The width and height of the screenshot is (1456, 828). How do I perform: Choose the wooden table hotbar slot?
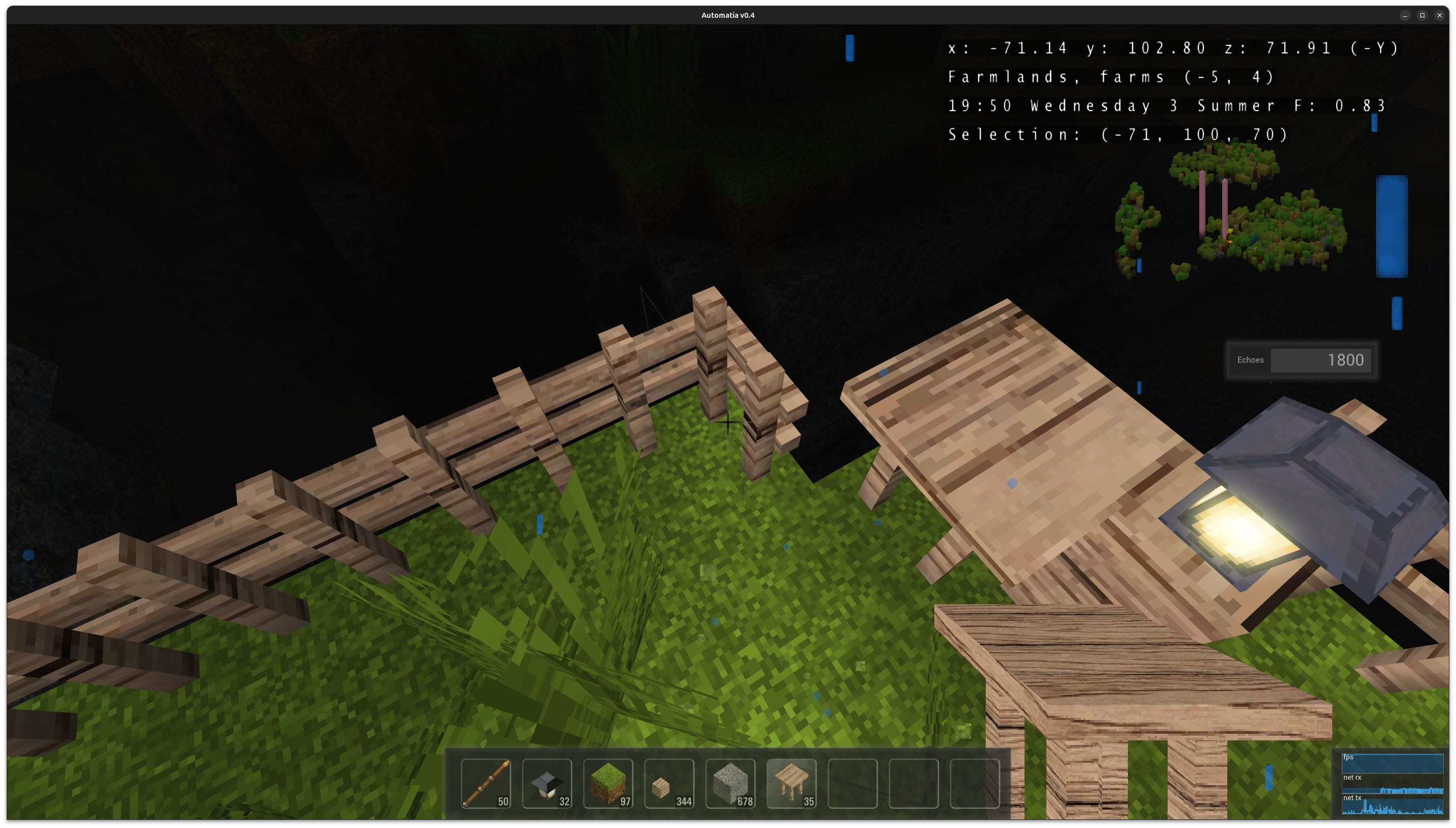791,783
